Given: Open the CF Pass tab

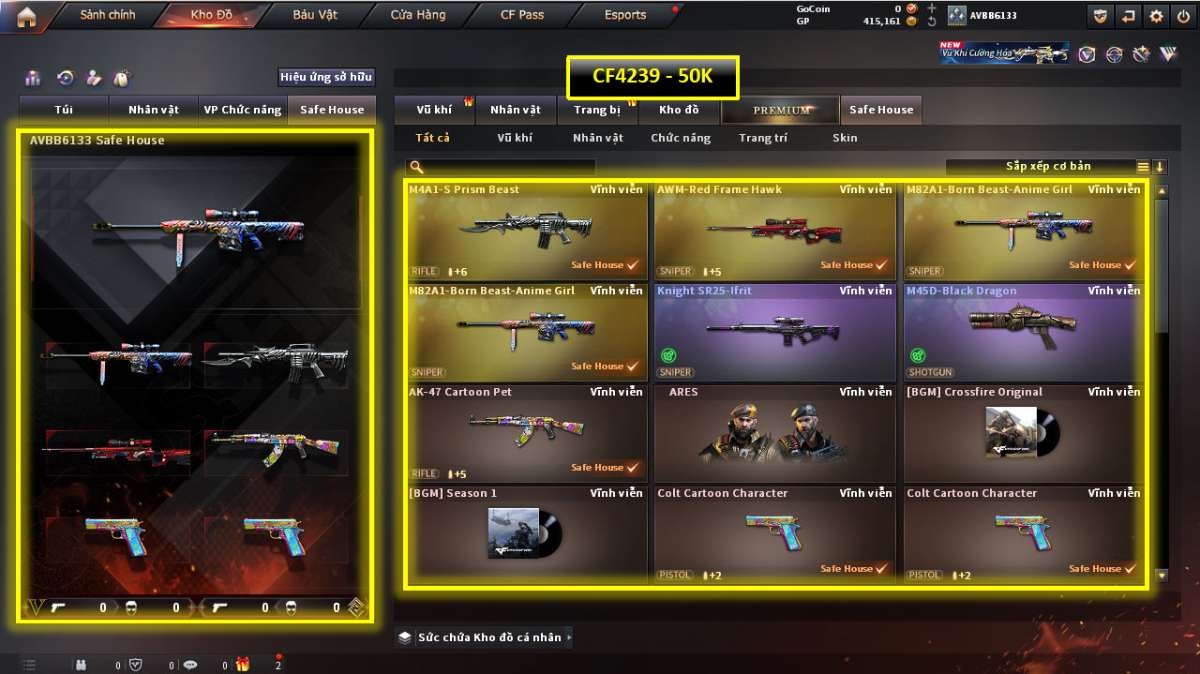Looking at the screenshot, I should tap(522, 16).
